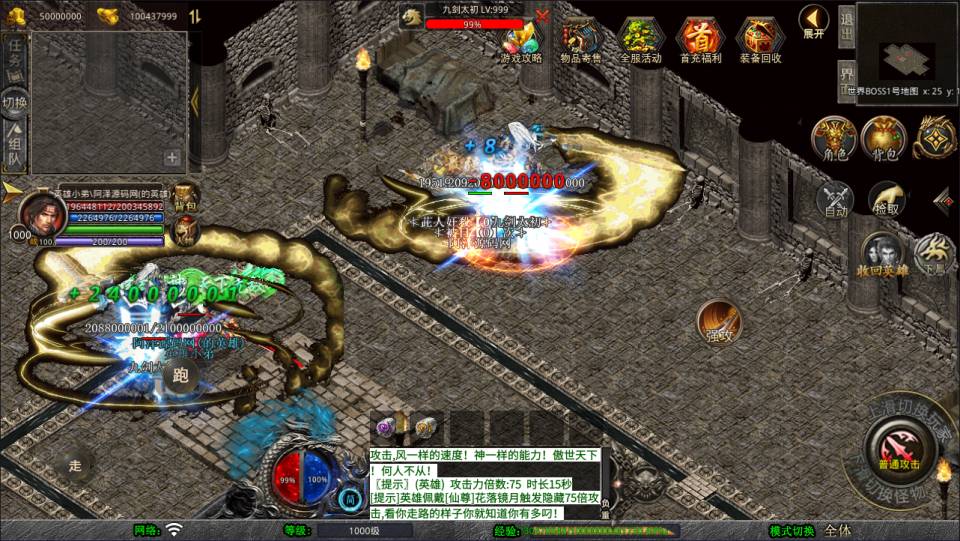Use the 强攻 power attack skill
The image size is (960, 541).
click(719, 322)
